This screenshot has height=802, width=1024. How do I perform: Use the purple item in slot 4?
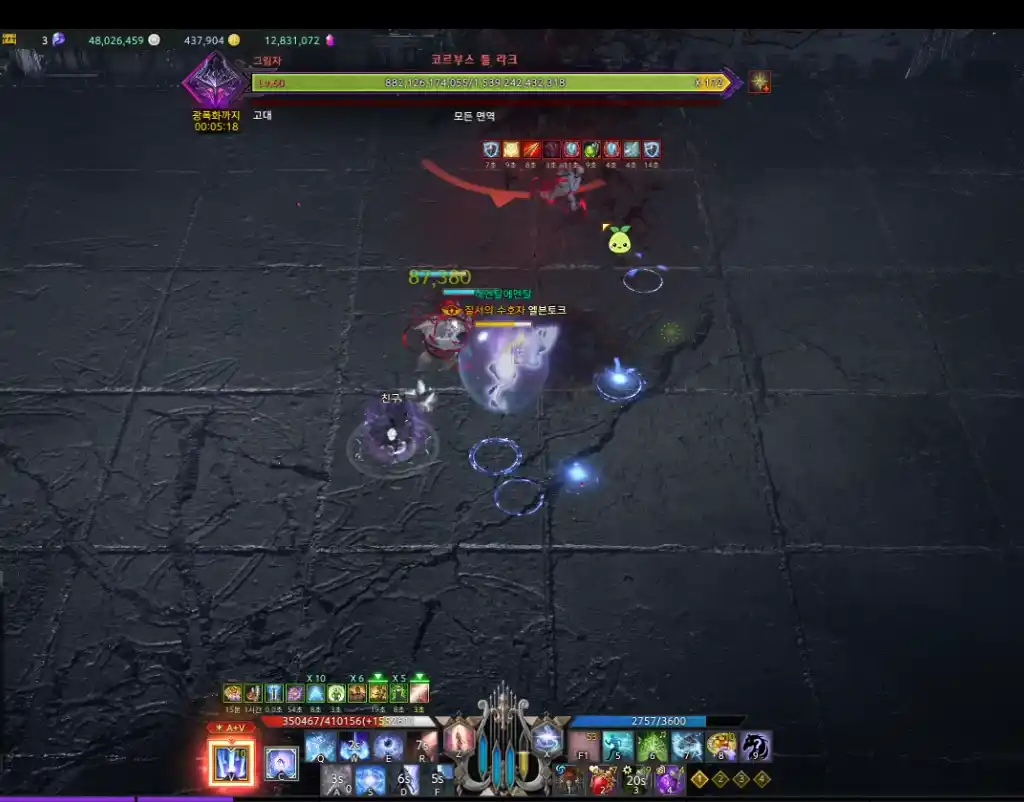(669, 779)
